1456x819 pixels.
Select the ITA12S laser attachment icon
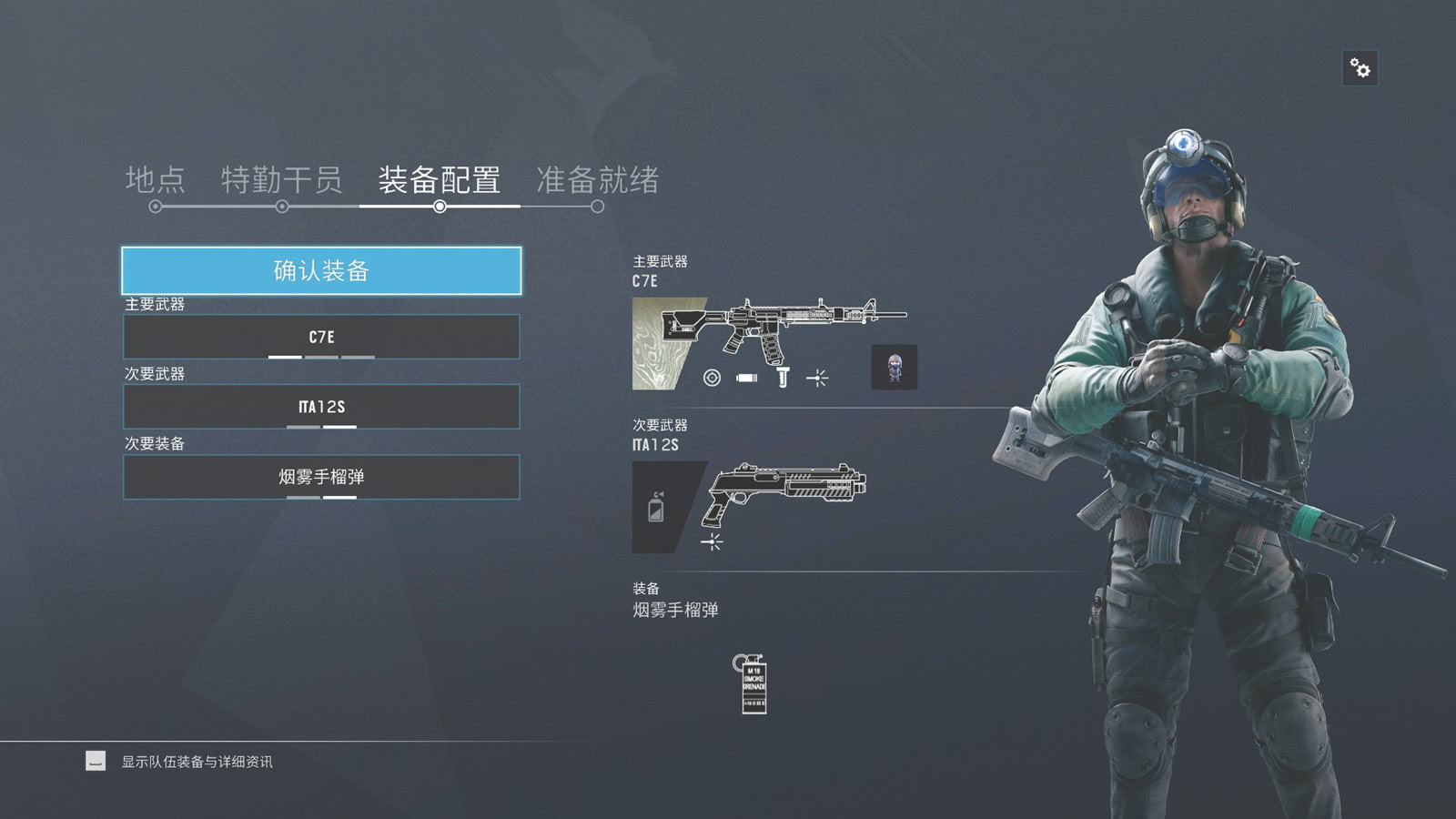(x=712, y=542)
